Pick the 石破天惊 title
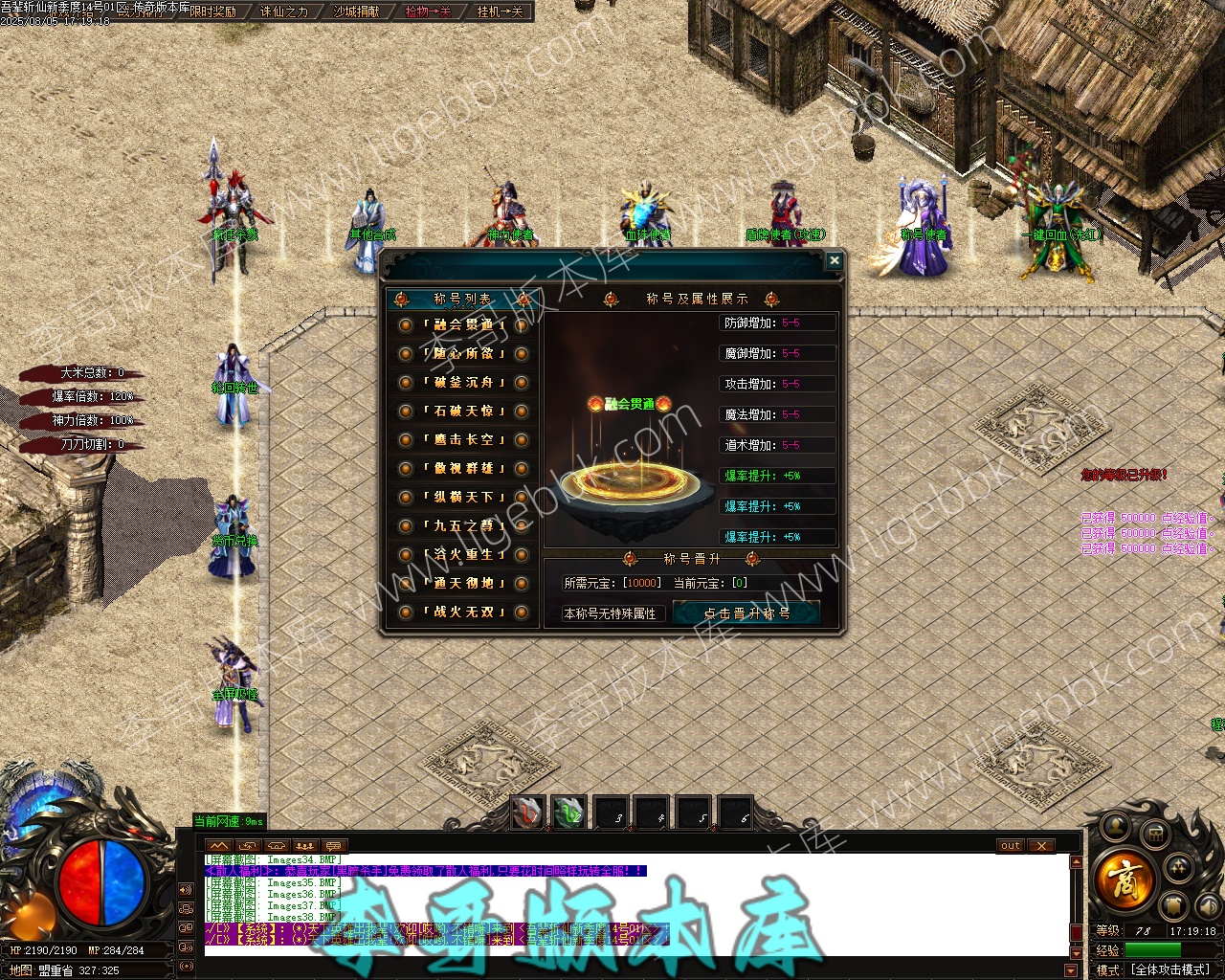The height and width of the screenshot is (980, 1225). pos(464,412)
